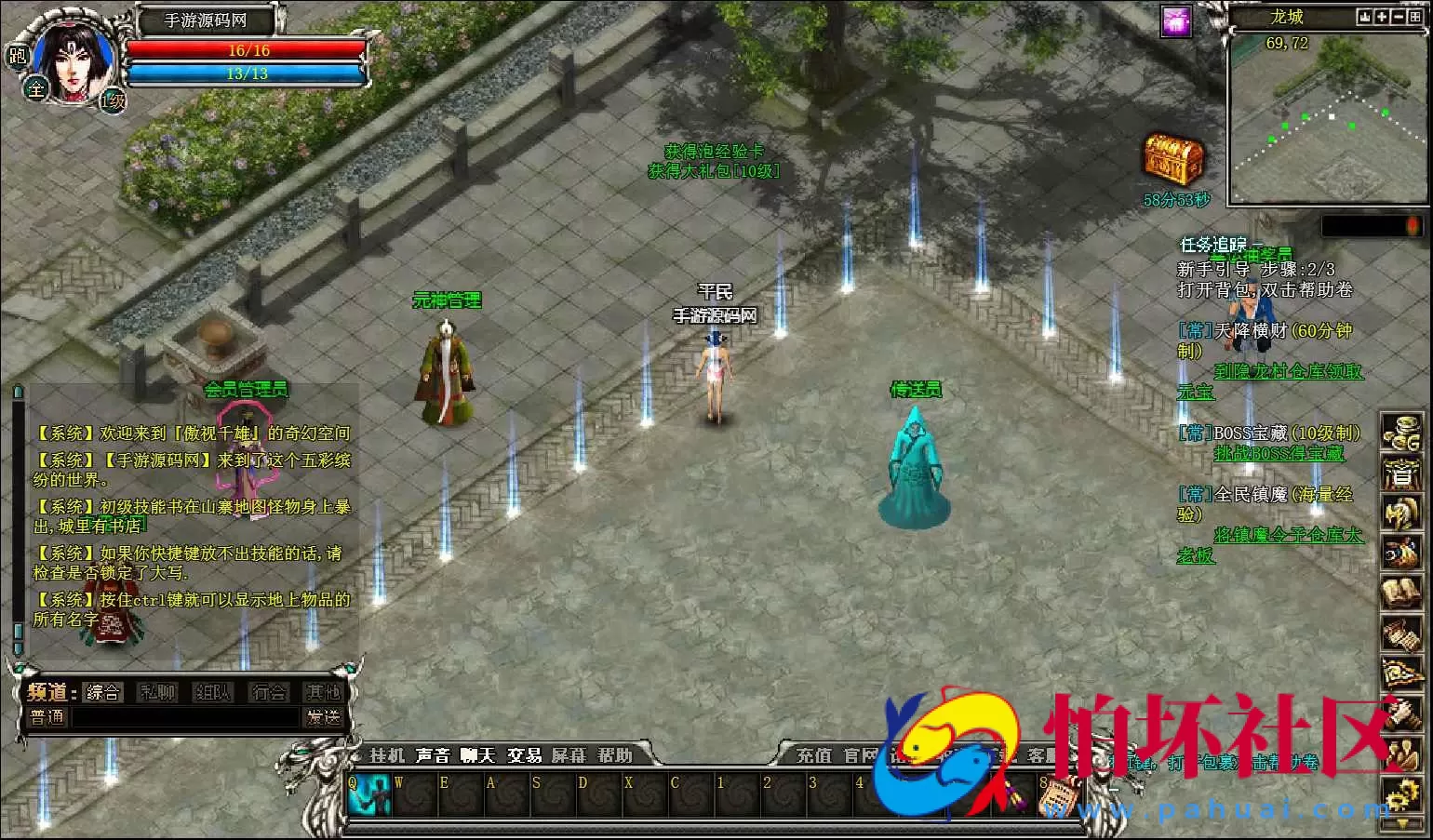Viewport: 1433px width, 840px height.
Task: Open the 声音 sound settings
Action: (433, 755)
